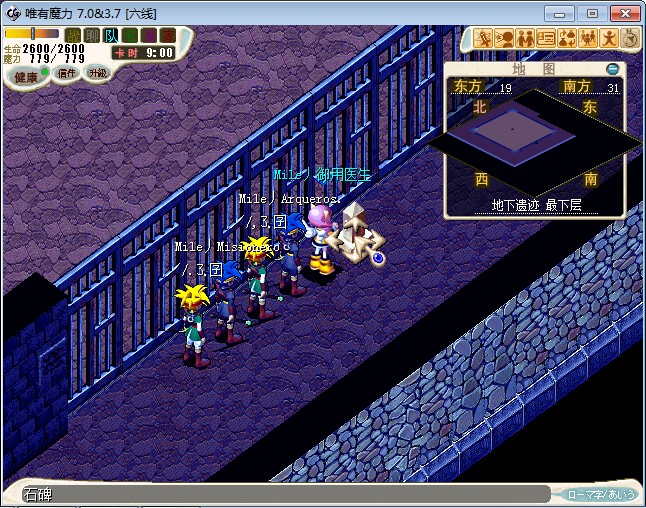The width and height of the screenshot is (646, 508).
Task: Click the compass icon in the toolbar
Action: [631, 39]
